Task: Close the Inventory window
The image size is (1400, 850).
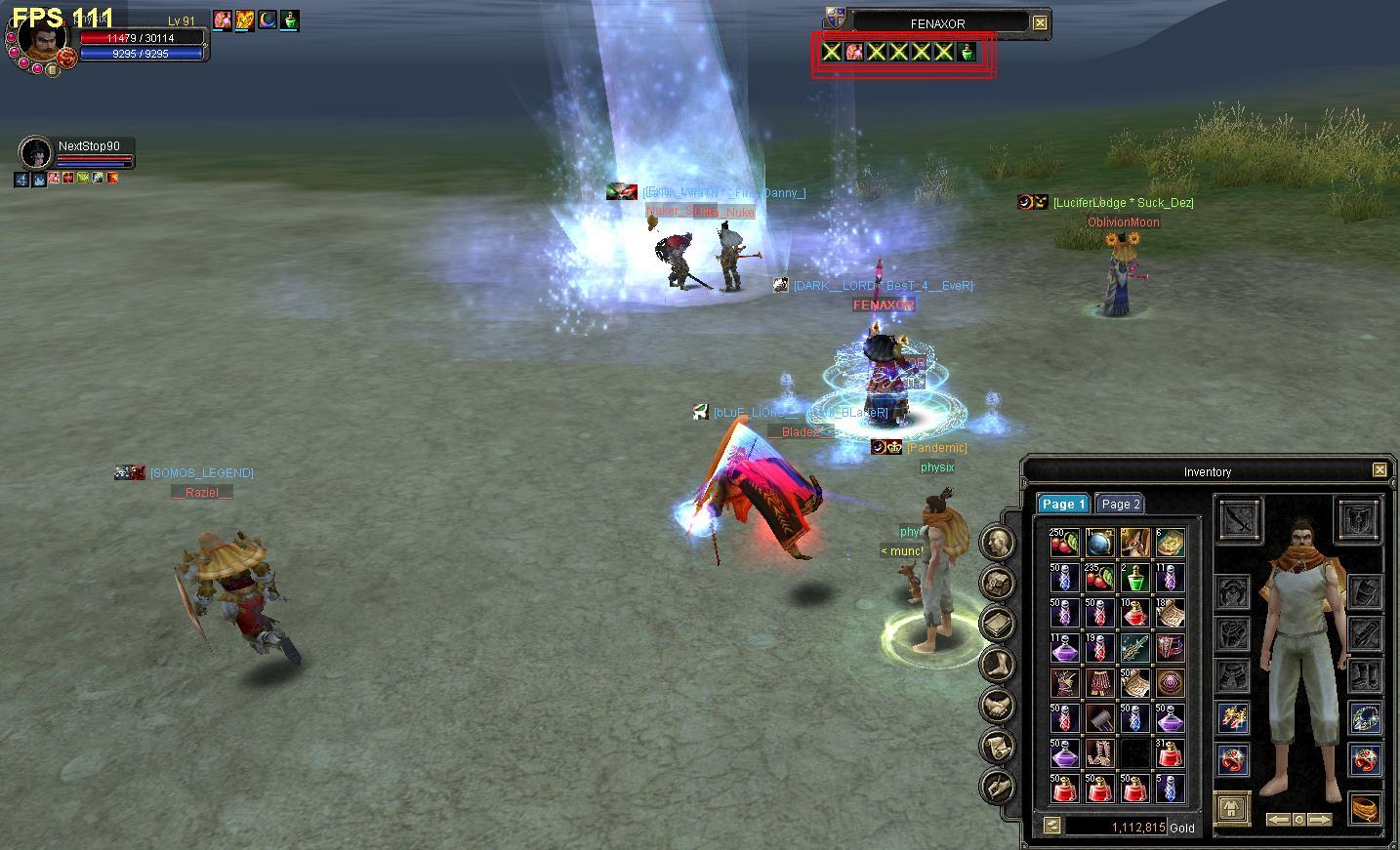Action: pyautogui.click(x=1379, y=470)
